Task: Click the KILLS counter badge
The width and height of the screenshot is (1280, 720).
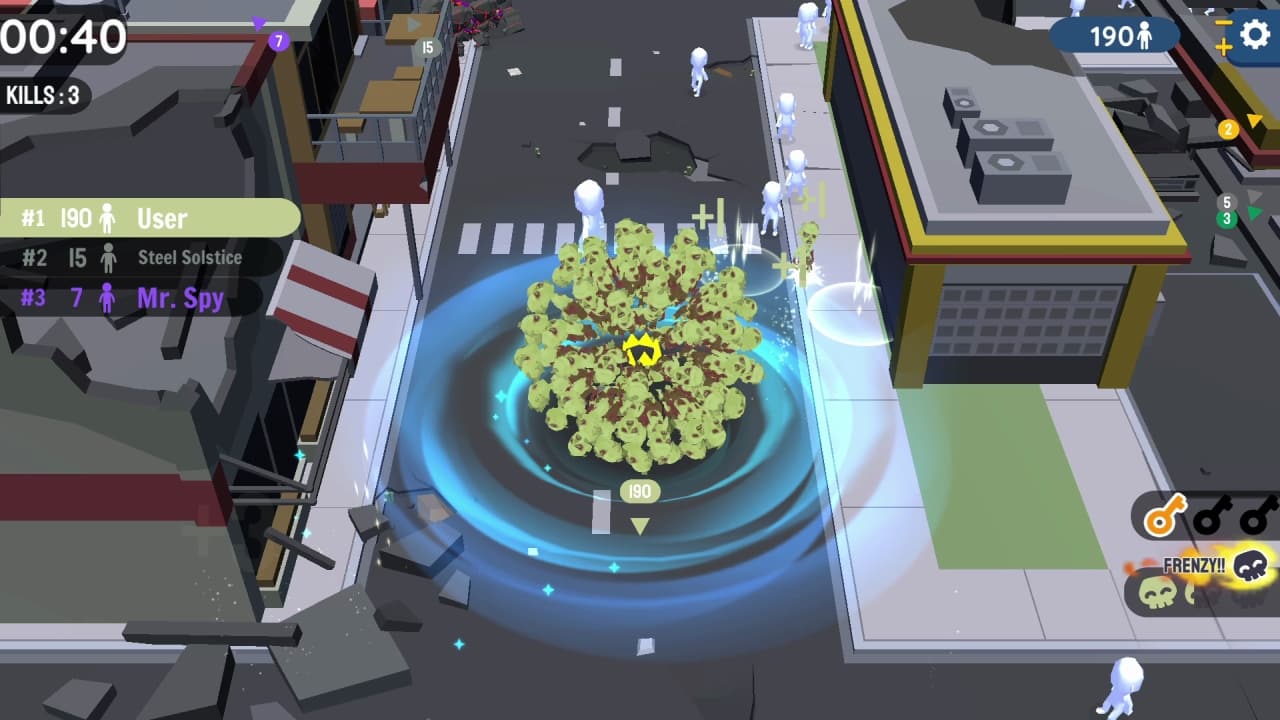Action: tap(42, 95)
